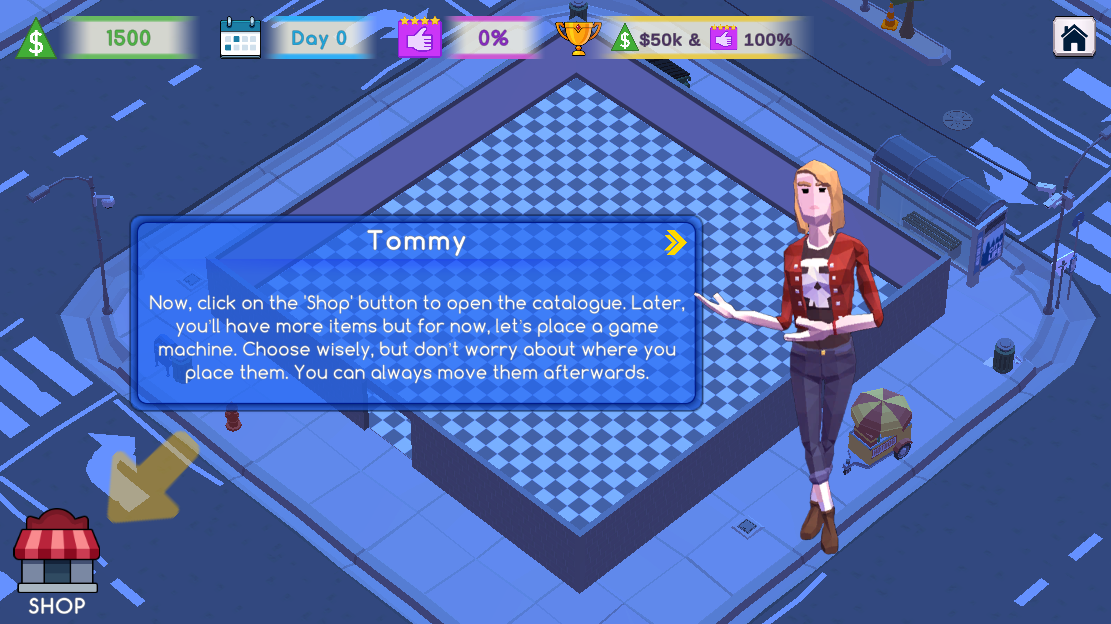Viewport: 1111px width, 624px height.
Task: Go to the home menu
Action: (1073, 38)
